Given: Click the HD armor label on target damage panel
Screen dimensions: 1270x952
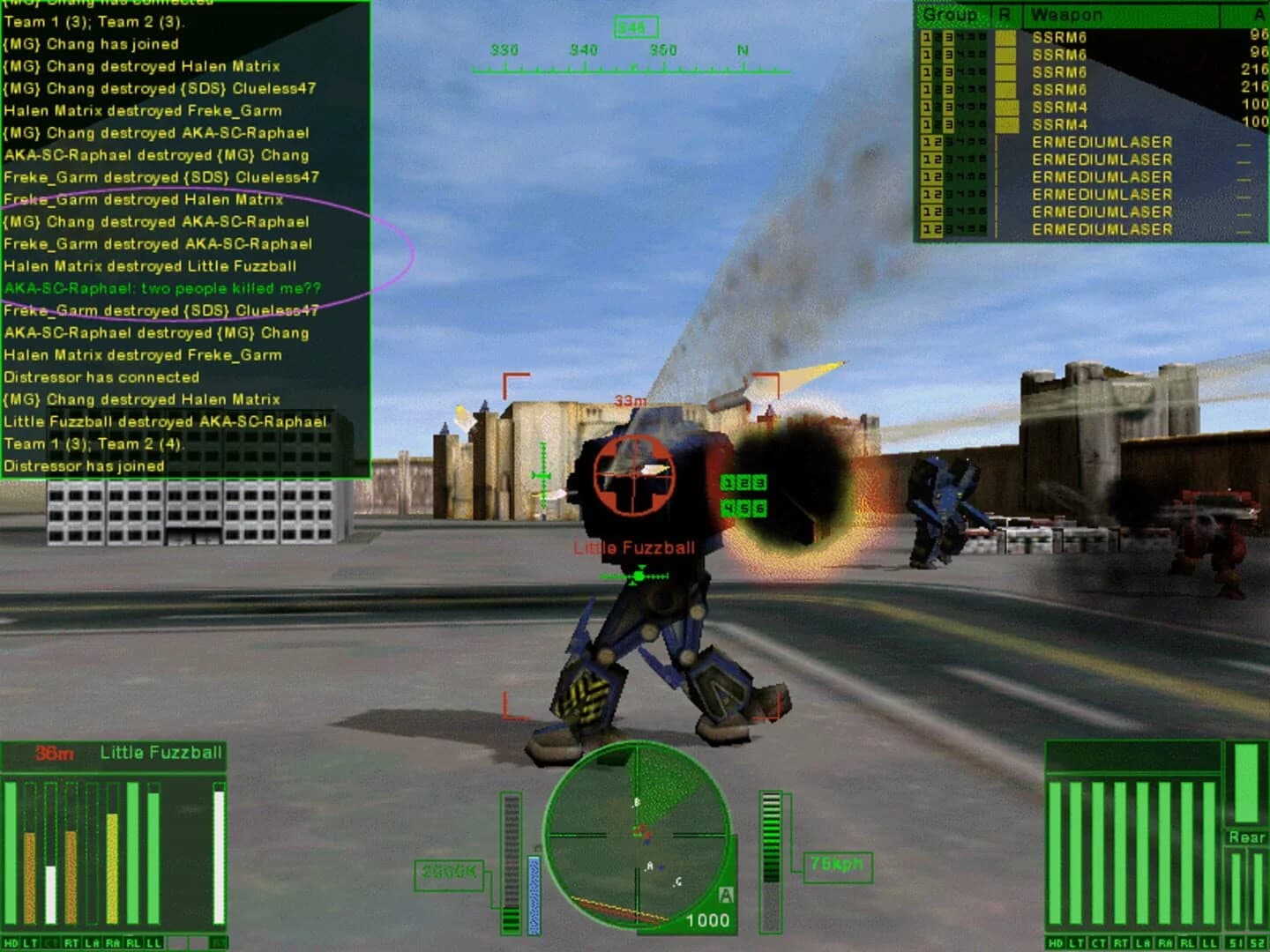Looking at the screenshot, I should (11, 942).
